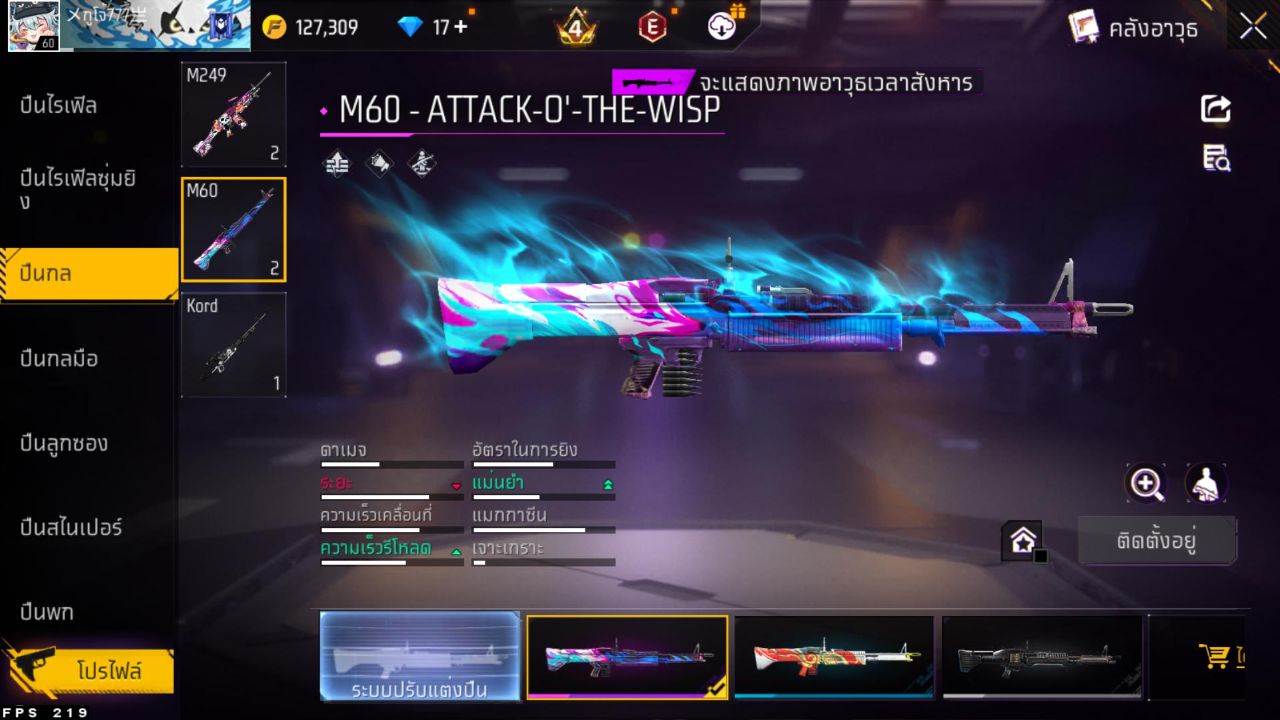Viewport: 1280px width, 720px height.
Task: Click the share weapon icon top right
Action: pyautogui.click(x=1215, y=109)
